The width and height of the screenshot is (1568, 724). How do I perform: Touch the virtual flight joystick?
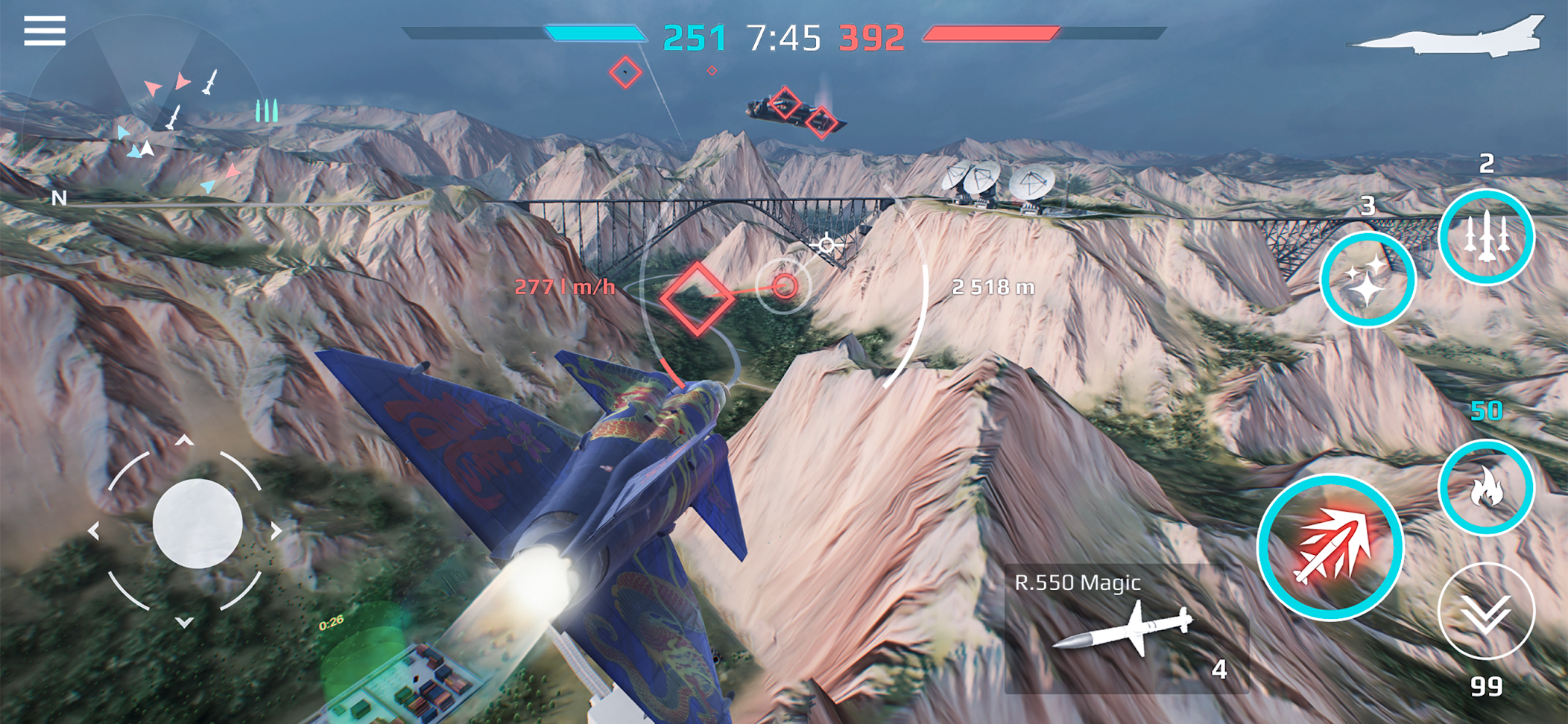tap(197, 524)
